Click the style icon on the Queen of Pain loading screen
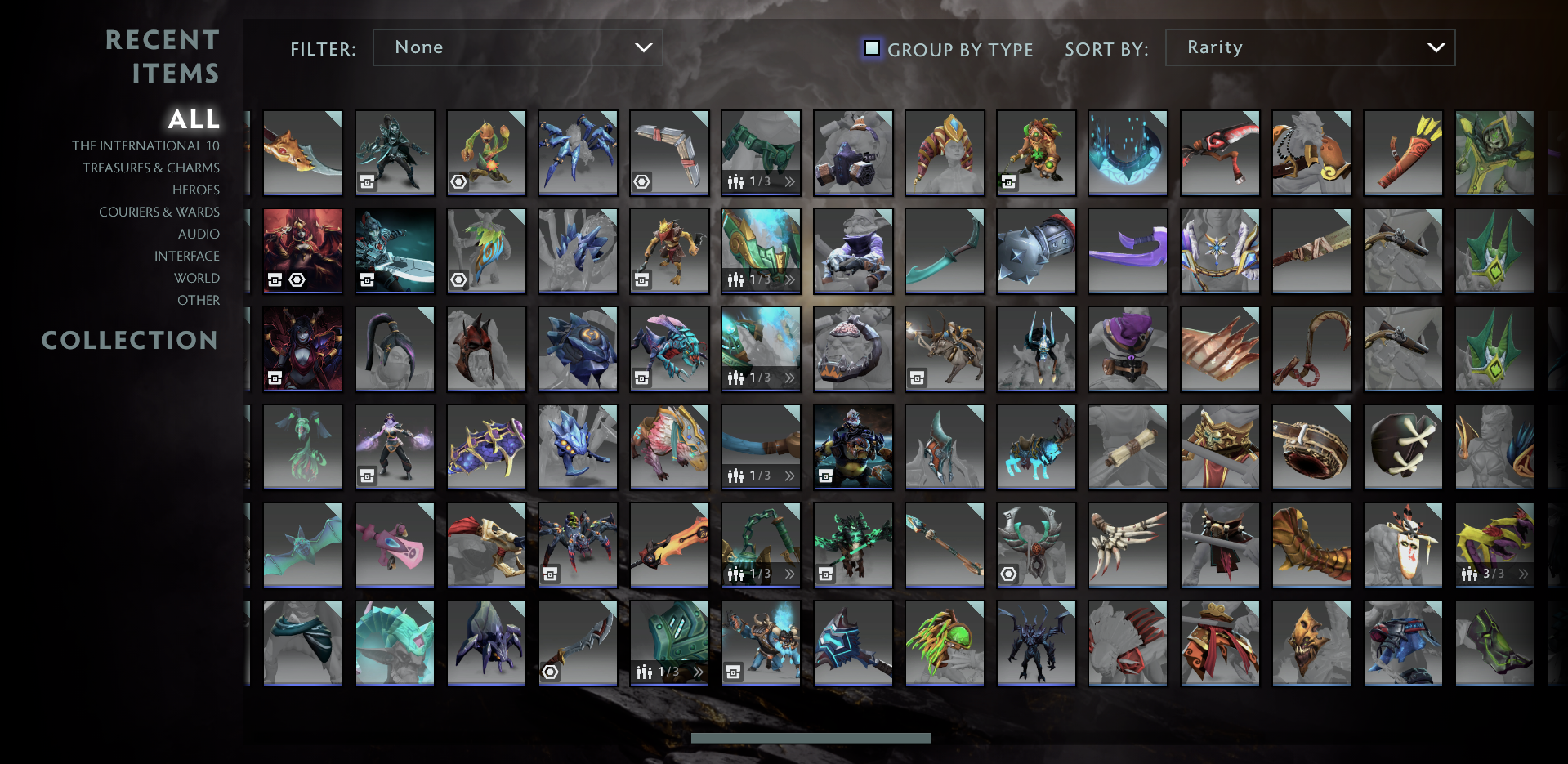The width and height of the screenshot is (1568, 764). [x=275, y=280]
